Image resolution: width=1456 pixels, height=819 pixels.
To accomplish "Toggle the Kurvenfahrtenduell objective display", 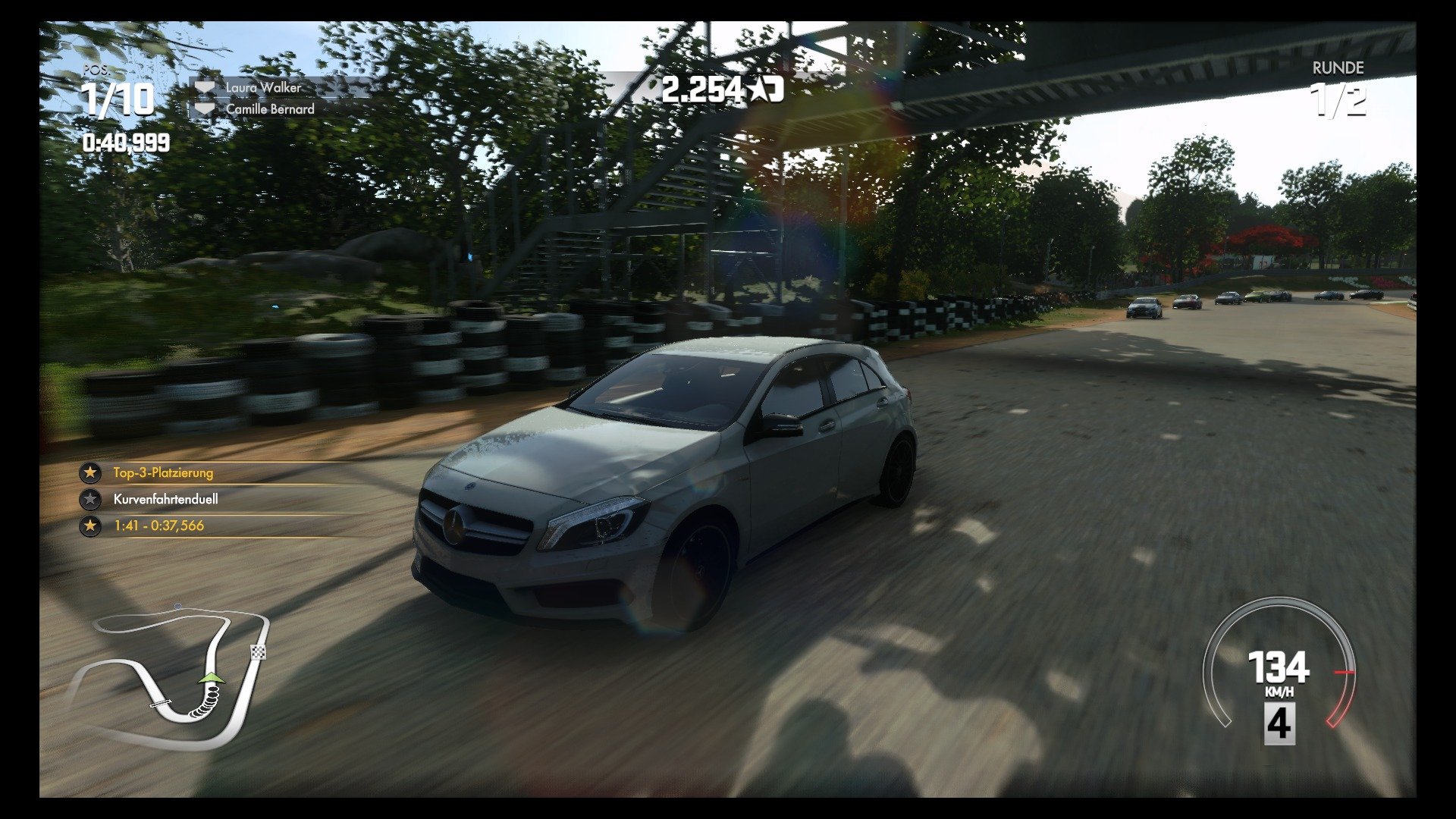I will [165, 500].
